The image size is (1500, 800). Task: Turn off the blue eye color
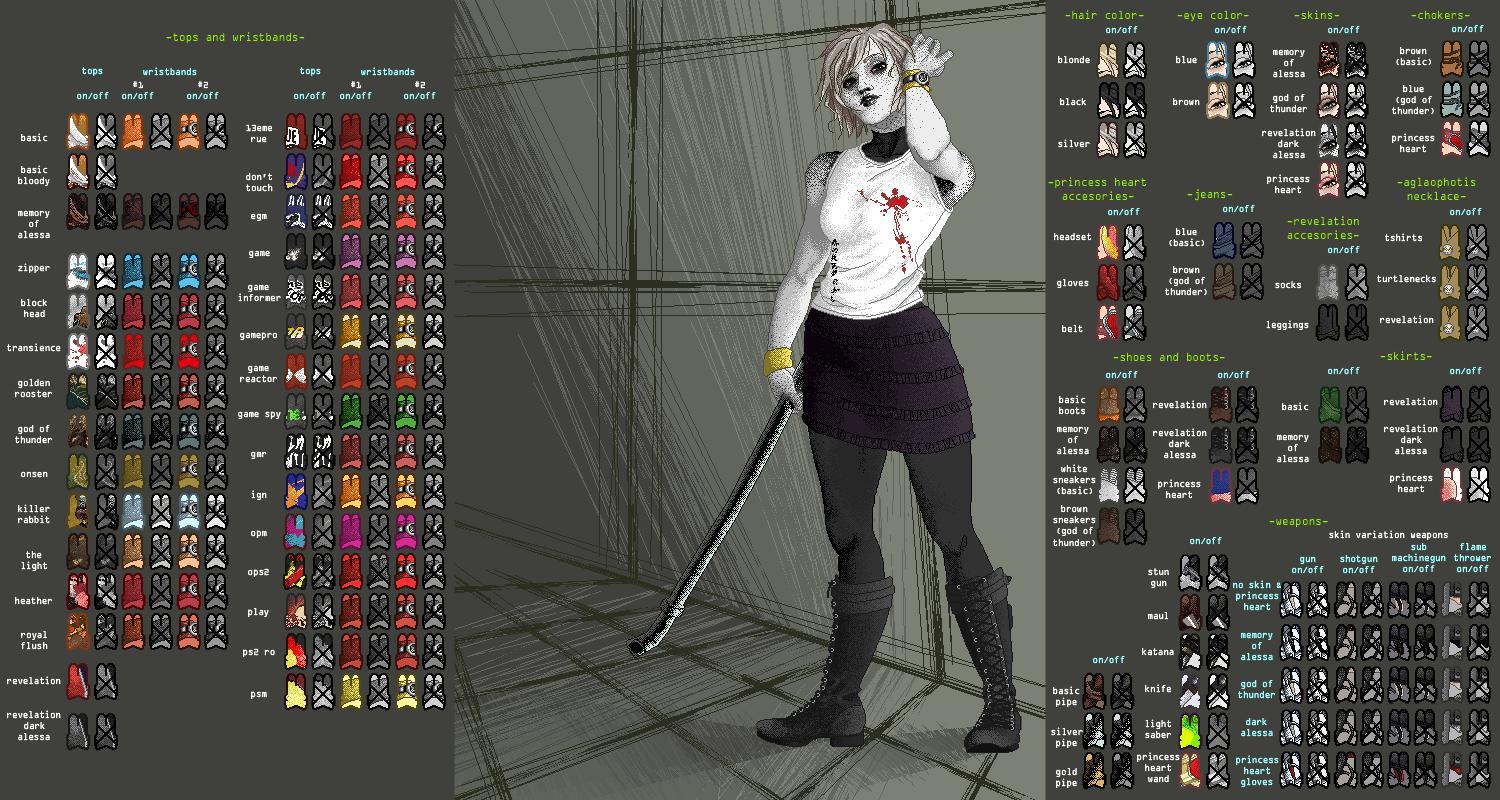[x=1244, y=62]
